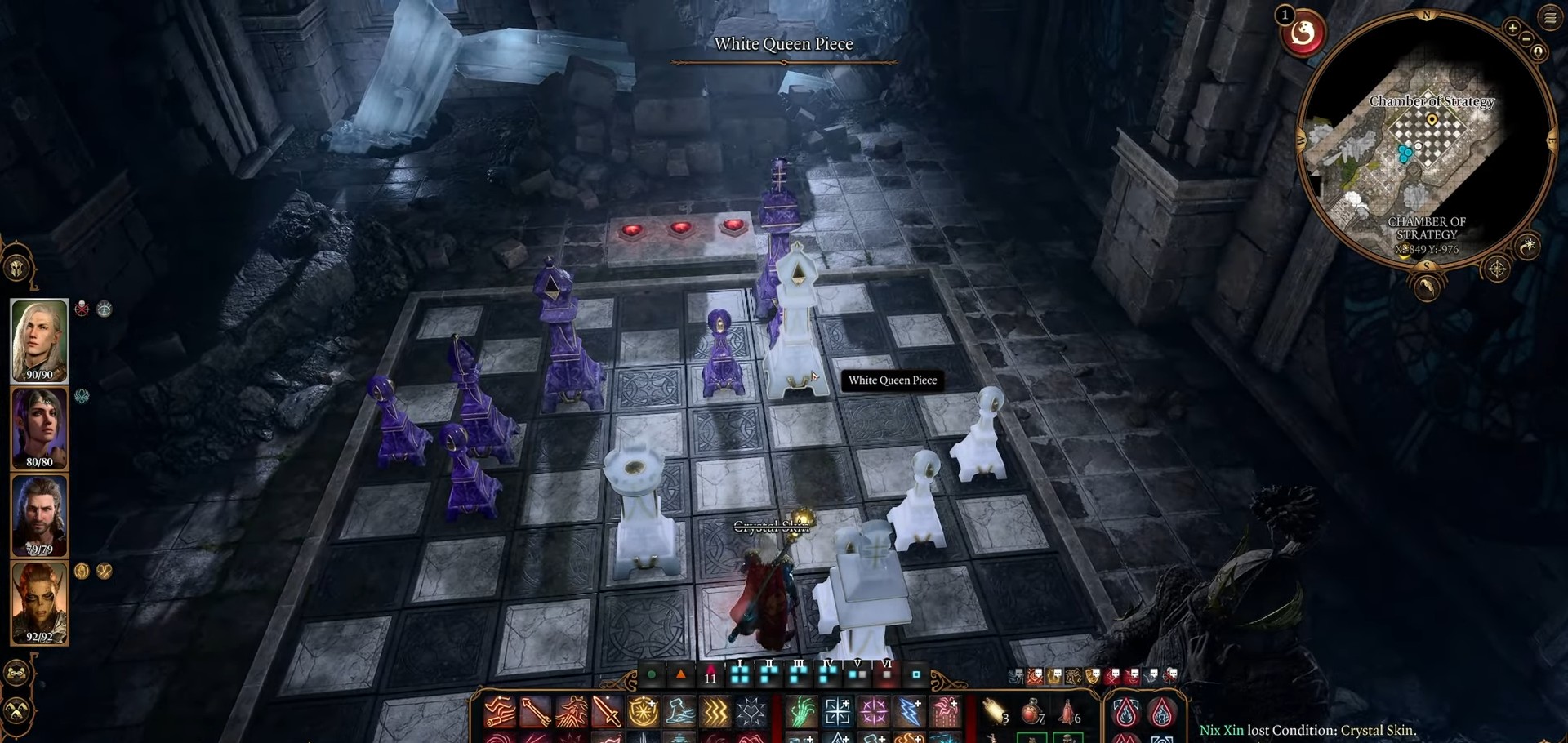
Task: Use the red potion flask with count 7
Action: click(x=1031, y=712)
